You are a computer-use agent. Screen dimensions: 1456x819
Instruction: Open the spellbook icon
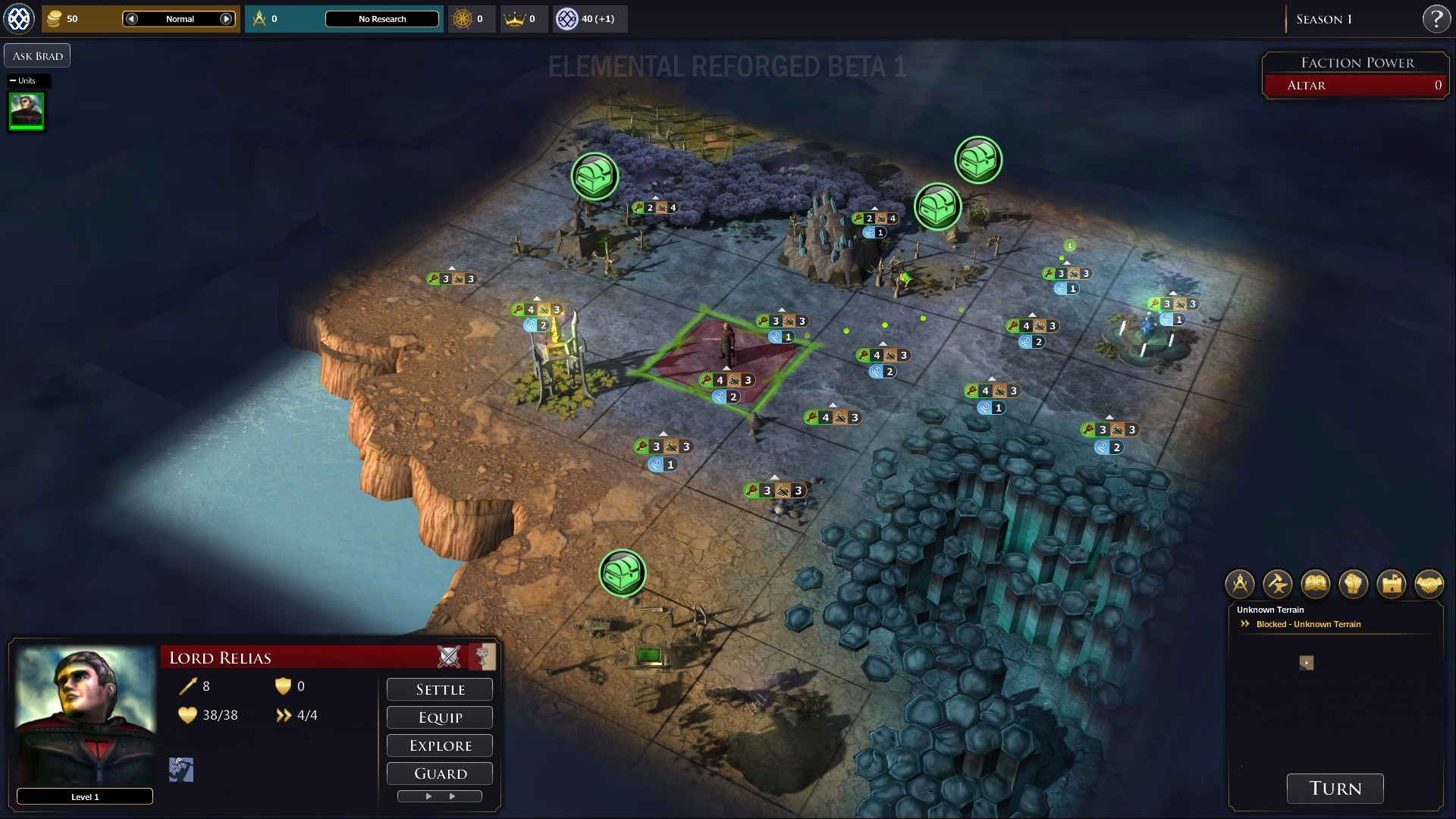click(1316, 584)
